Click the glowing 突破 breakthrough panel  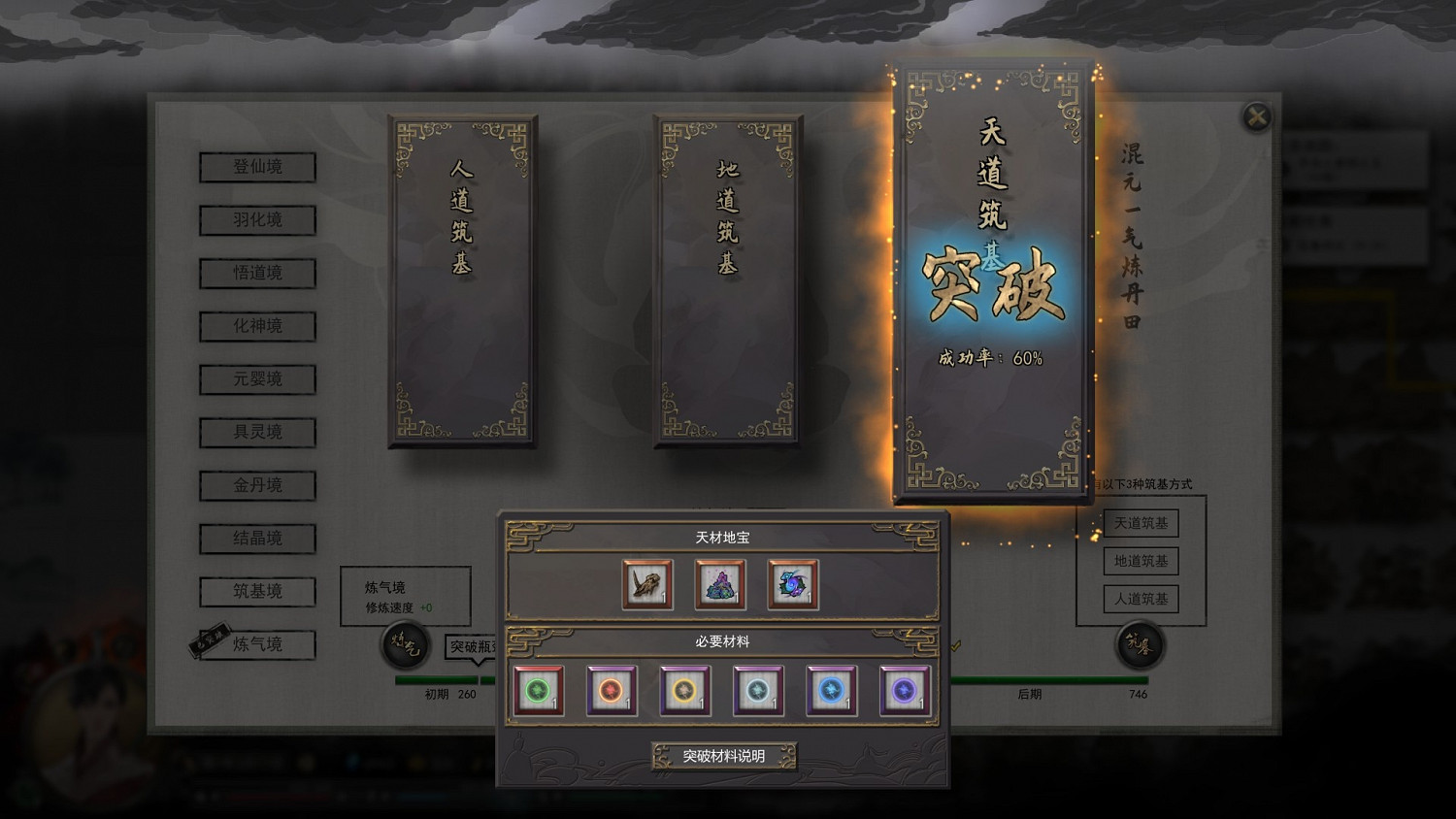pyautogui.click(x=992, y=281)
